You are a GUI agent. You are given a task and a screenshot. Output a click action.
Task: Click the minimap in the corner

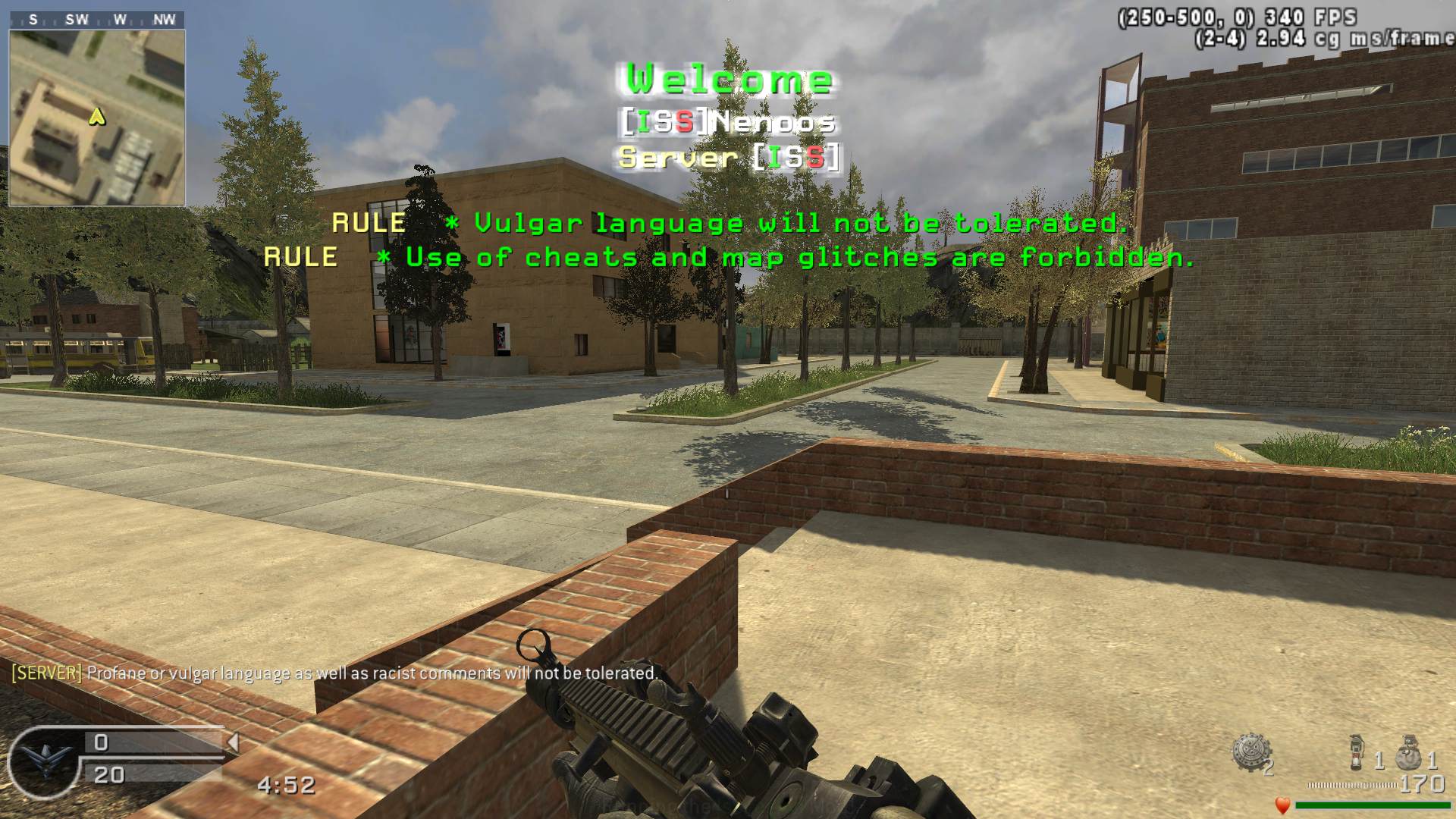[x=97, y=118]
